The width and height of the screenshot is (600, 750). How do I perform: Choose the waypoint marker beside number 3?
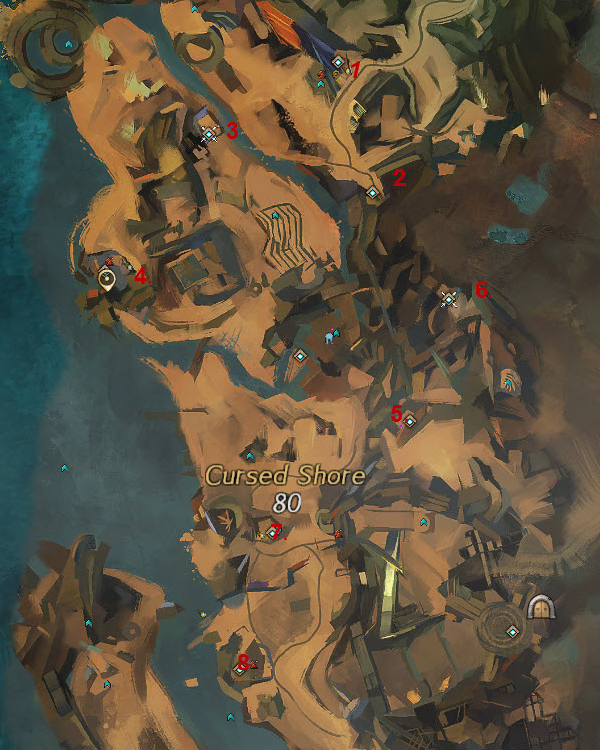click(x=209, y=133)
